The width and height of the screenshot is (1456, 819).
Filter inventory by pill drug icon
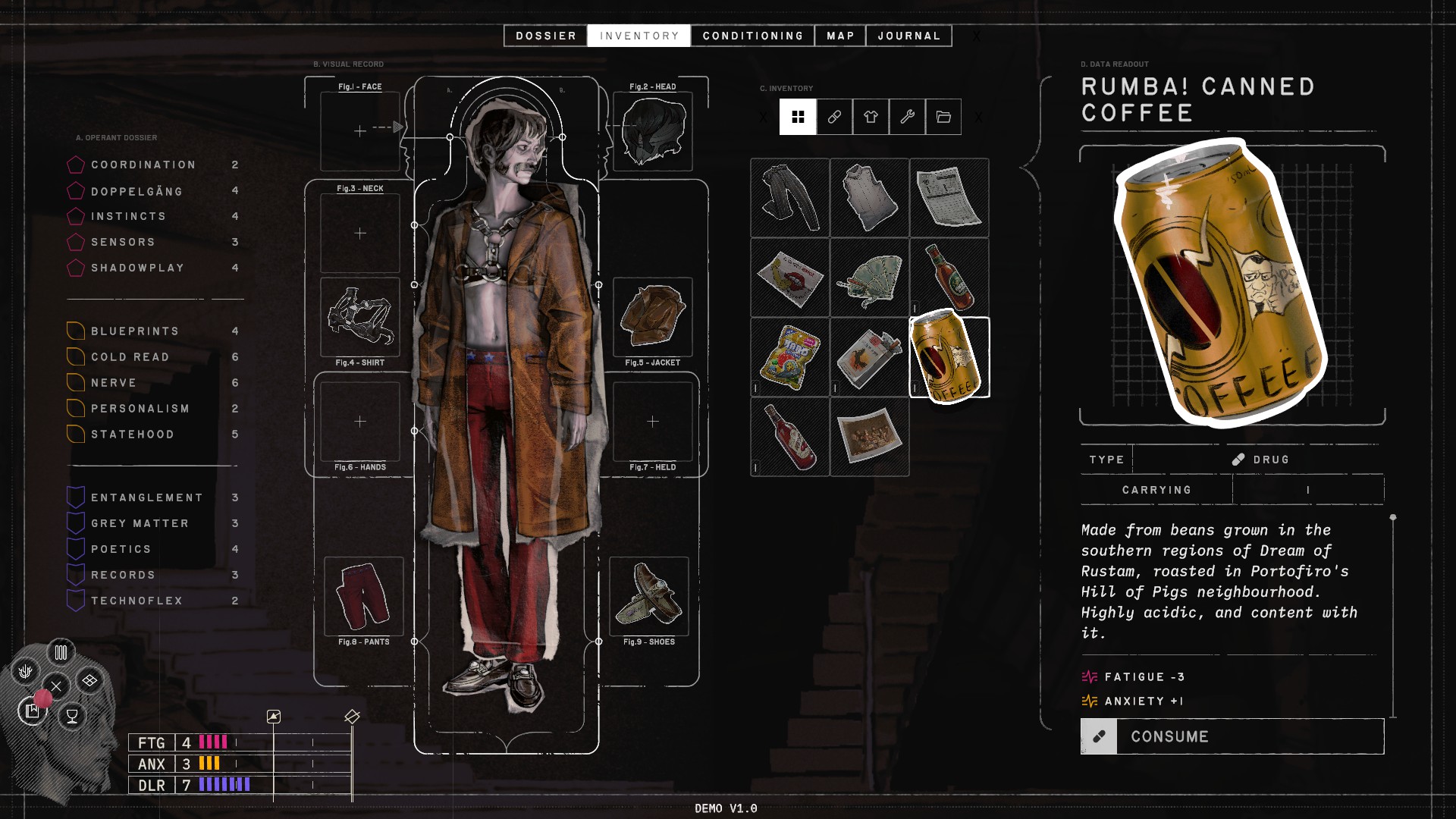click(834, 117)
